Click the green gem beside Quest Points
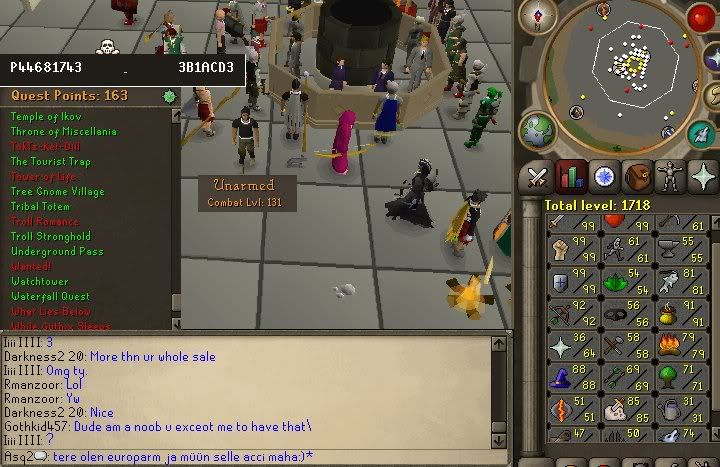Viewport: 720px width, 467px height. (x=170, y=97)
